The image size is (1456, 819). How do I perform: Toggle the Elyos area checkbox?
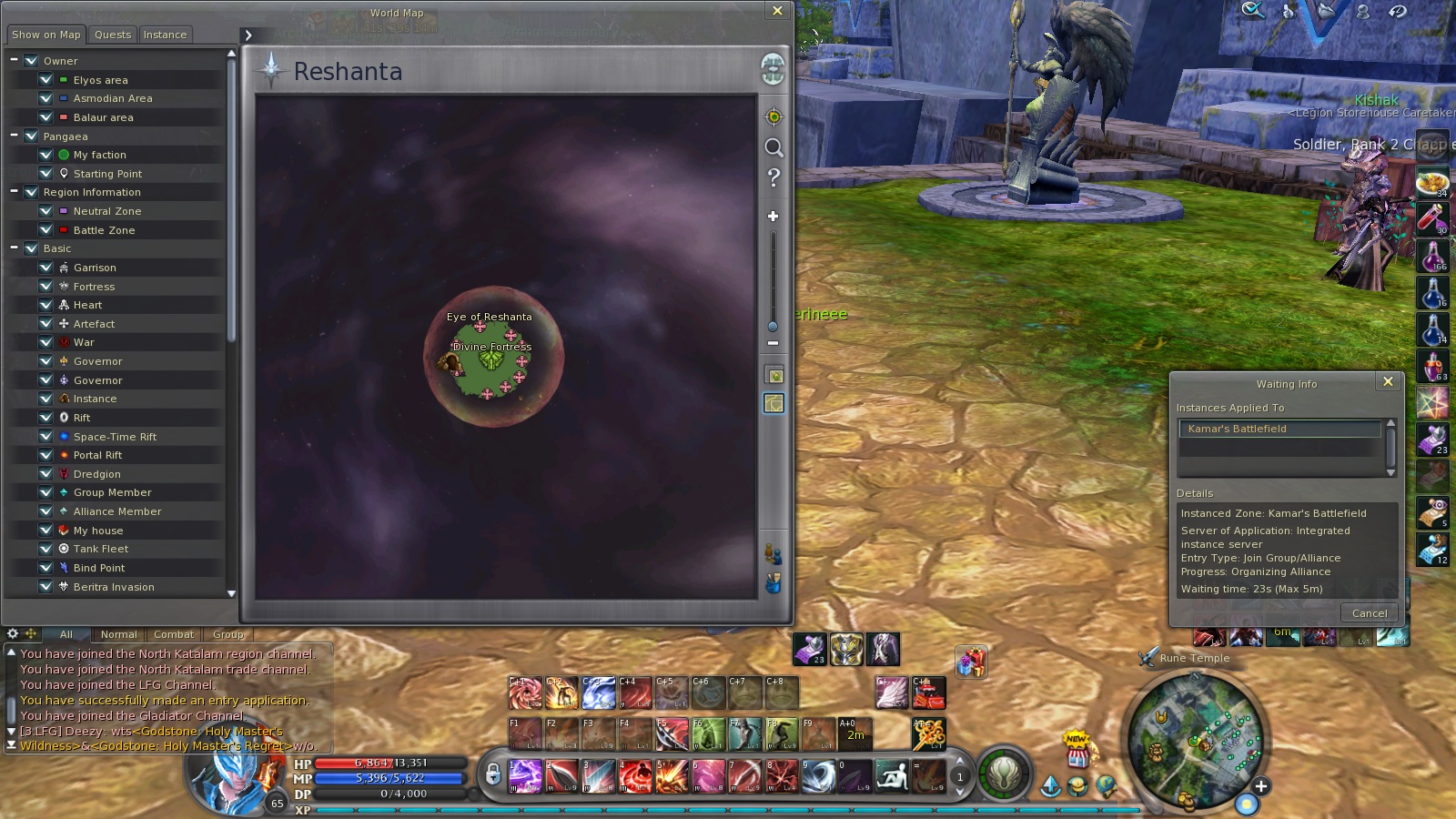[x=45, y=80]
